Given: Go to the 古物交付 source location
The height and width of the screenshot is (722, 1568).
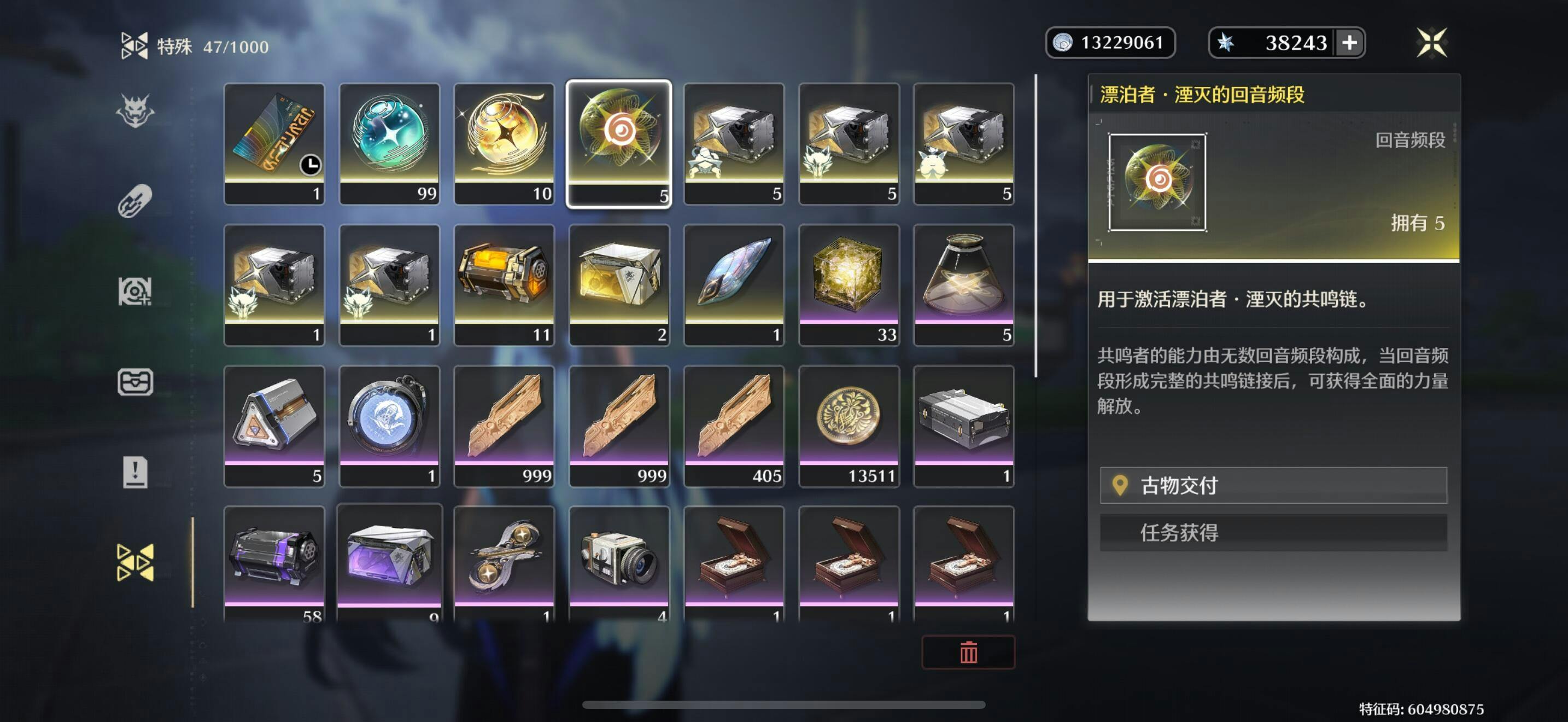Looking at the screenshot, I should click(1273, 485).
